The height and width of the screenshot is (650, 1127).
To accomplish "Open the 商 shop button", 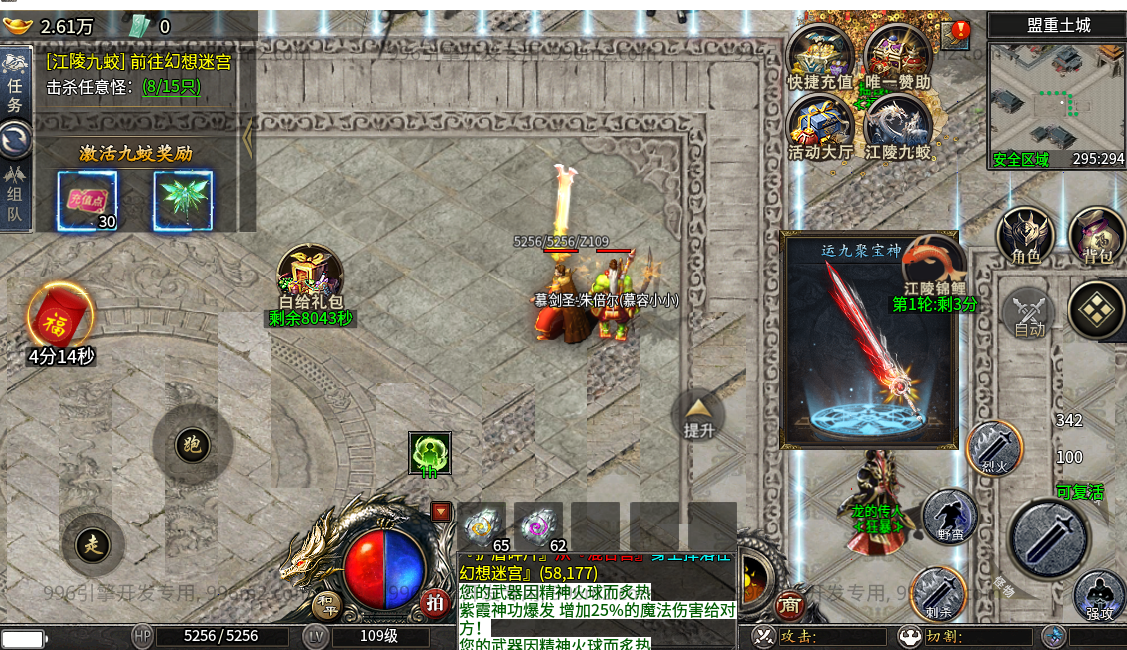I will (x=790, y=604).
